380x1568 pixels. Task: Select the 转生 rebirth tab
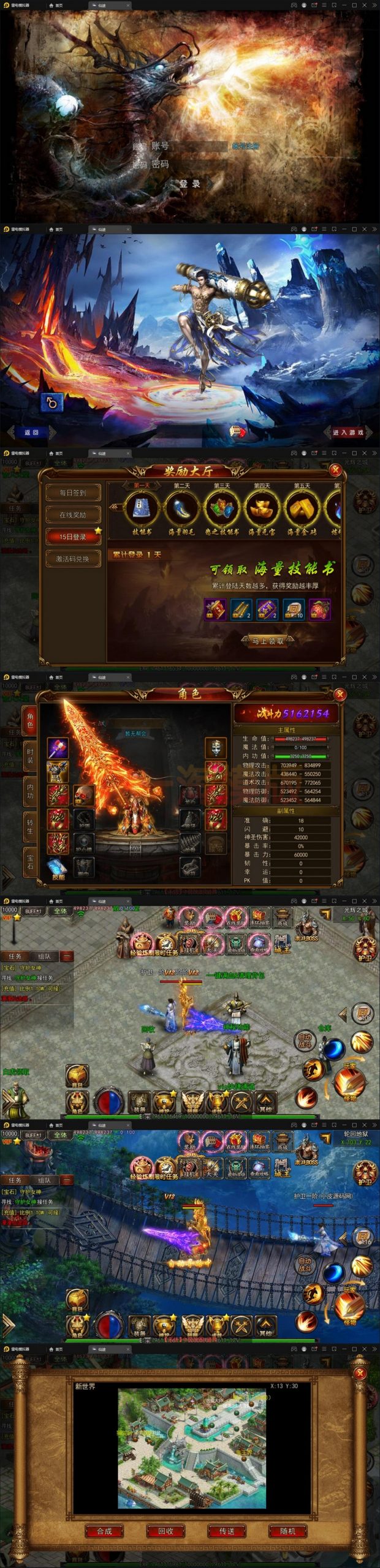pos(30,826)
